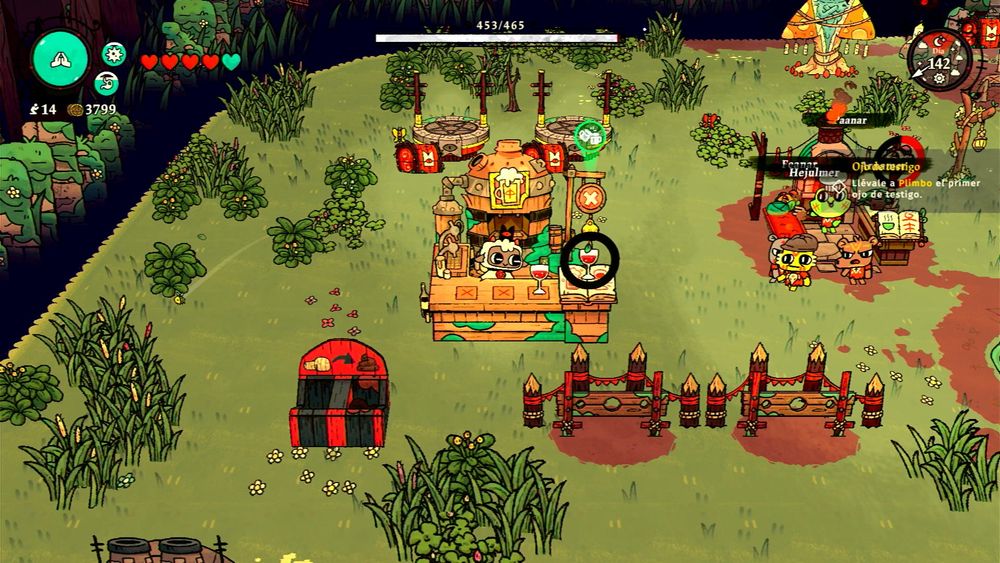Click the gold coin currency icon

point(75,110)
